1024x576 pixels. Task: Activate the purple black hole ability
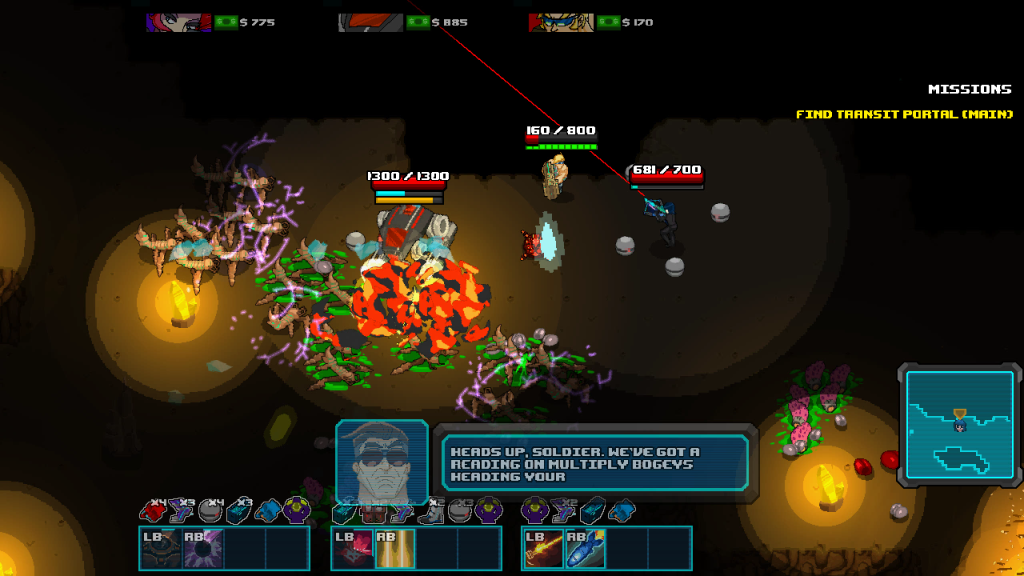pyautogui.click(x=202, y=549)
